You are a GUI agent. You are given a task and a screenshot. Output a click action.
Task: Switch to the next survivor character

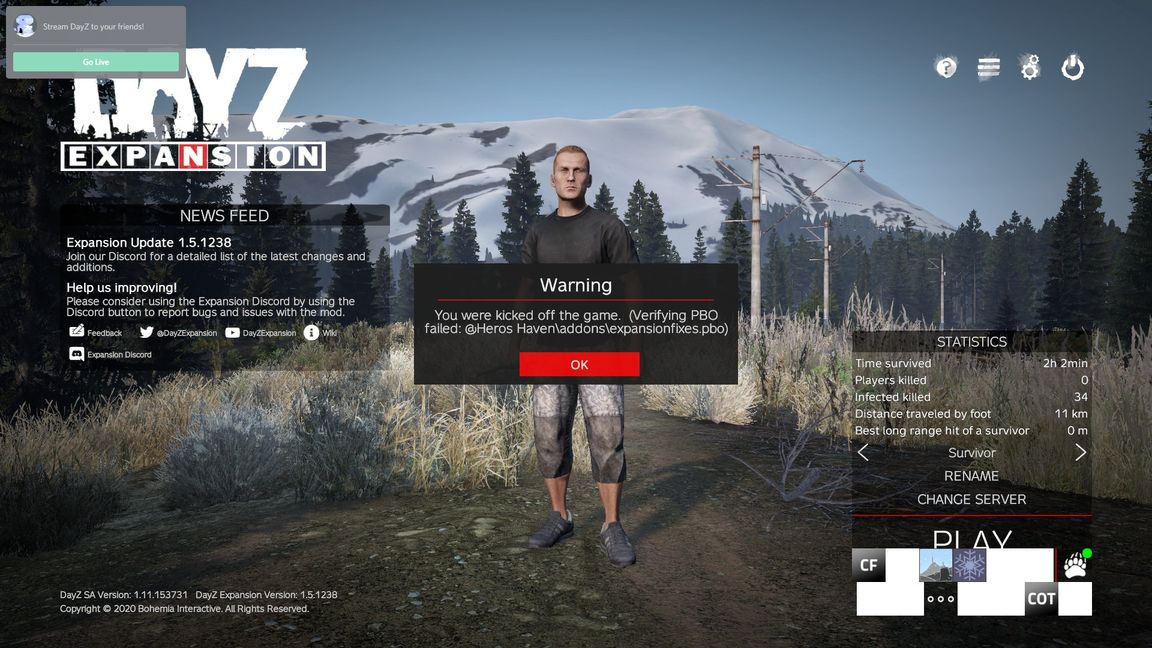(1080, 453)
